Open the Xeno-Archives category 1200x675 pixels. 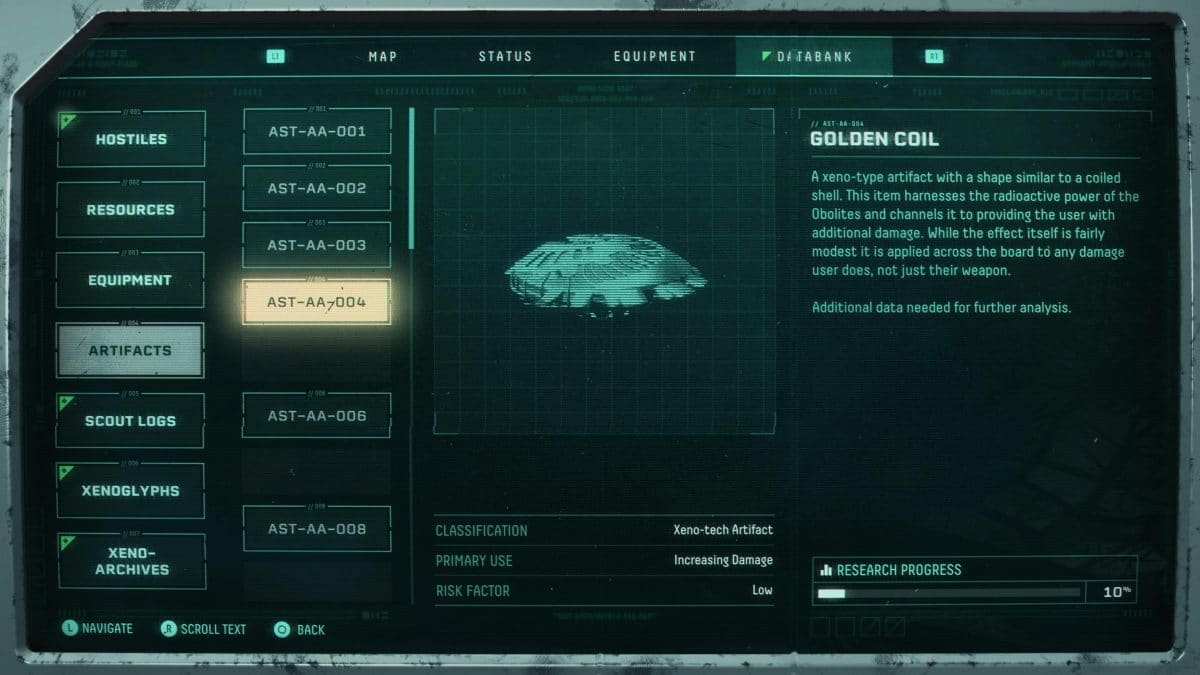(131, 561)
